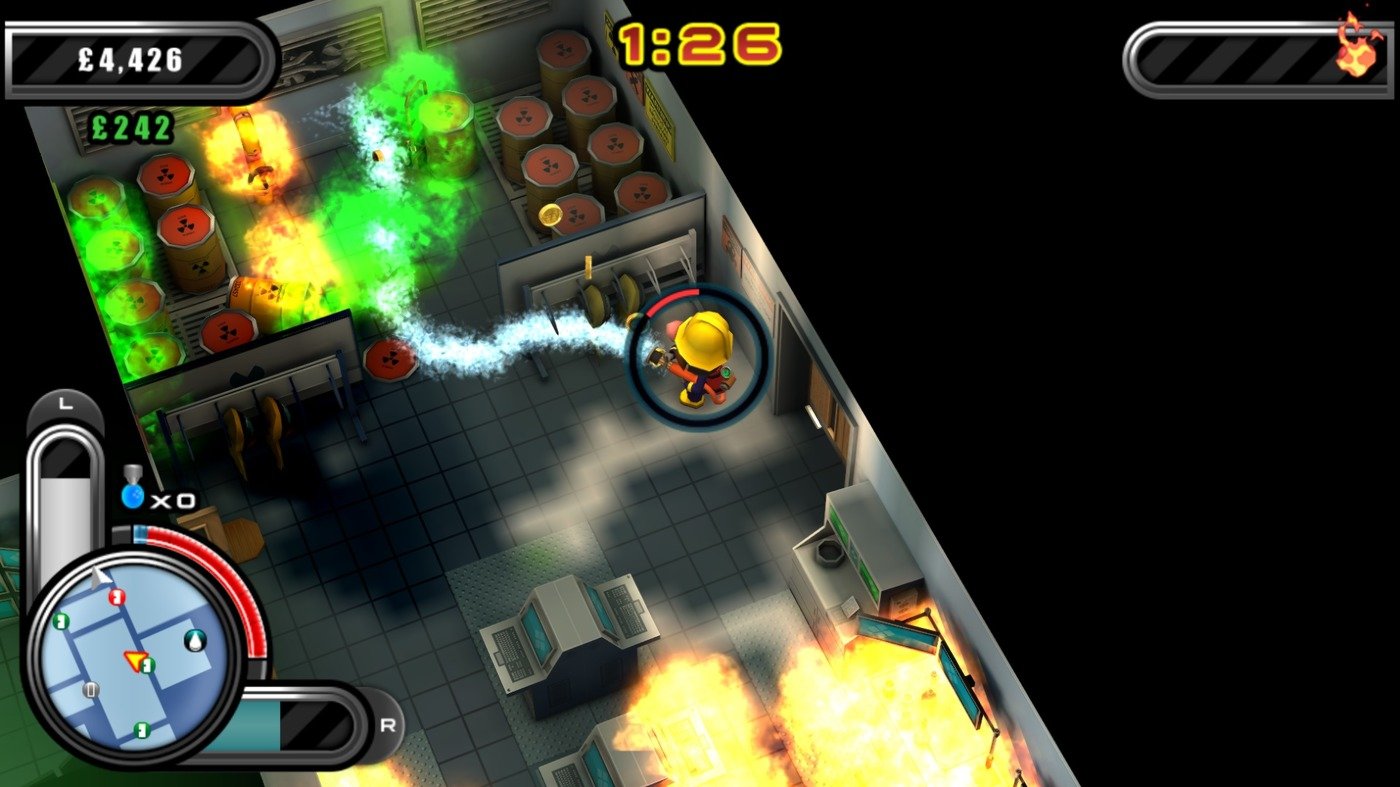Click the grey collectible marker on the minimap
Viewport: 1400px width, 787px height.
(x=91, y=690)
